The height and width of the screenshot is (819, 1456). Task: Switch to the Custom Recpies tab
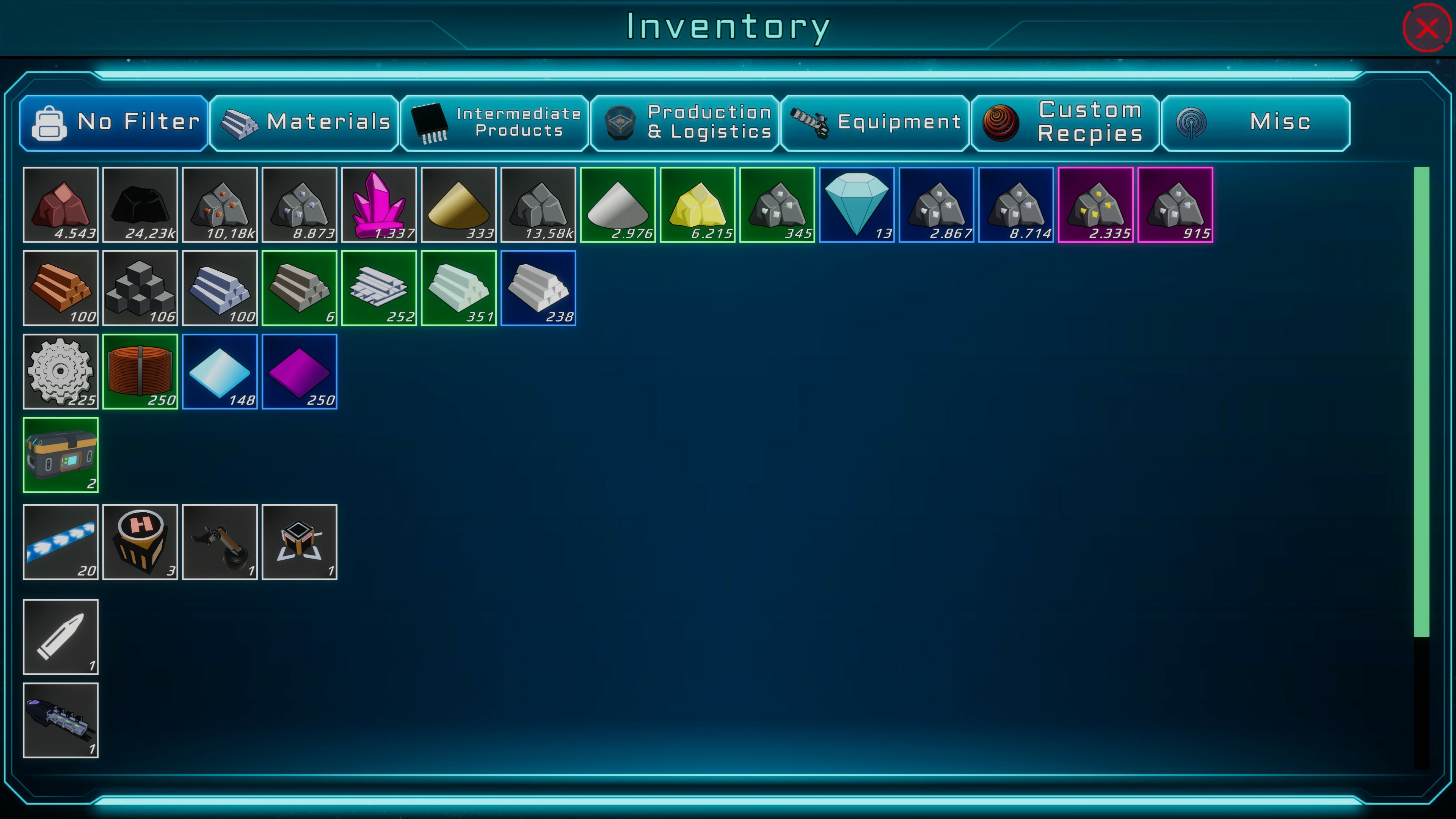1065,122
